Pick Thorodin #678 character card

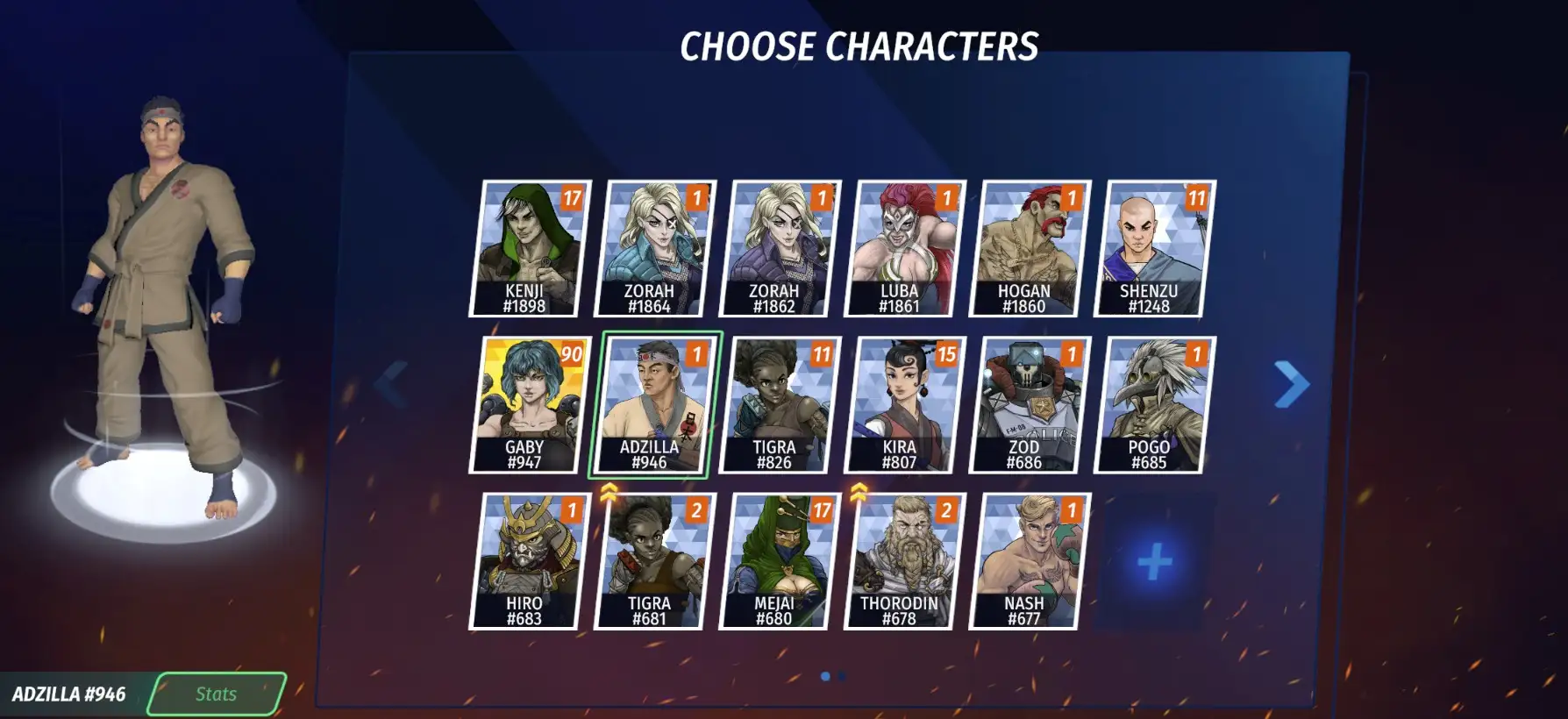[904, 560]
